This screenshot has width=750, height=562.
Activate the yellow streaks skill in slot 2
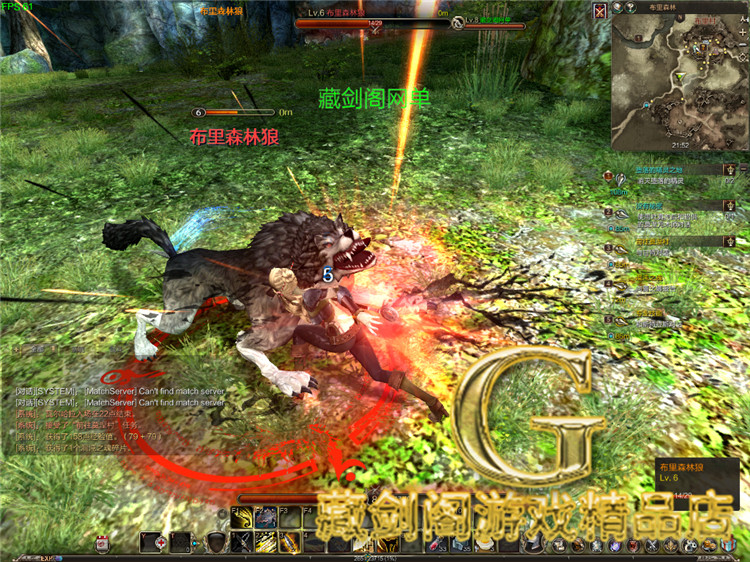[x=266, y=542]
